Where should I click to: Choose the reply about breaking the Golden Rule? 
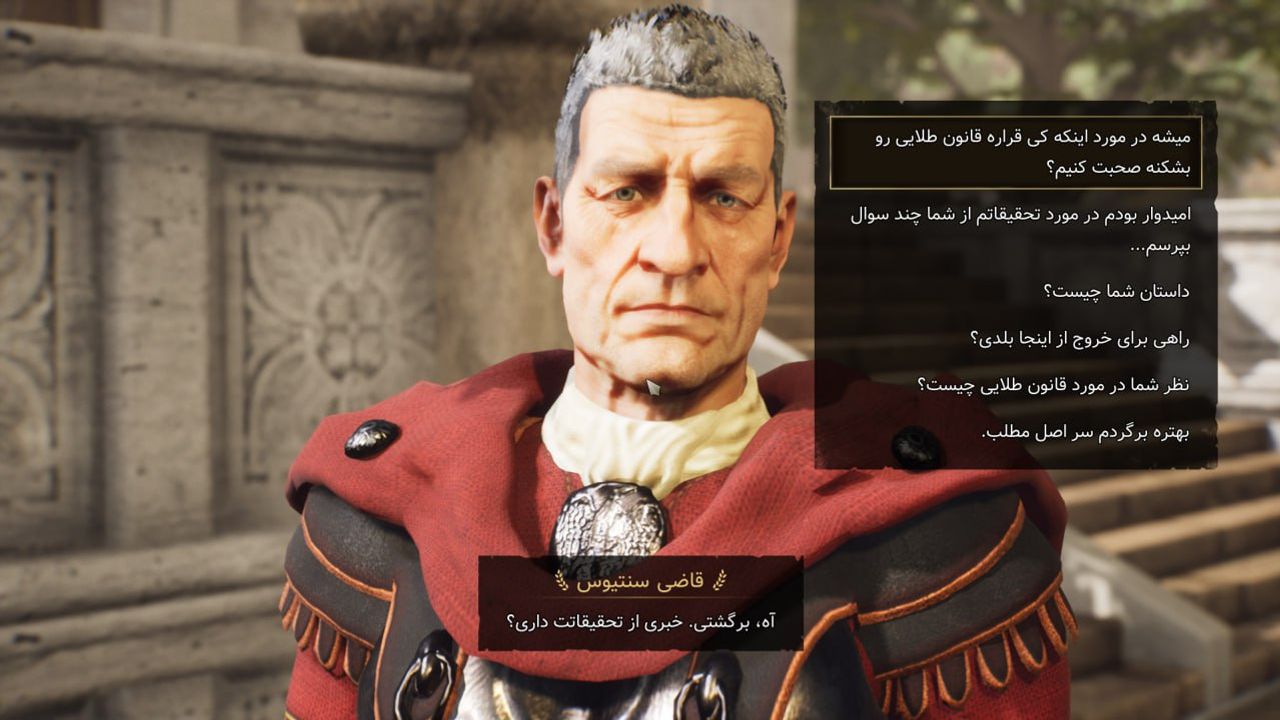point(1016,152)
